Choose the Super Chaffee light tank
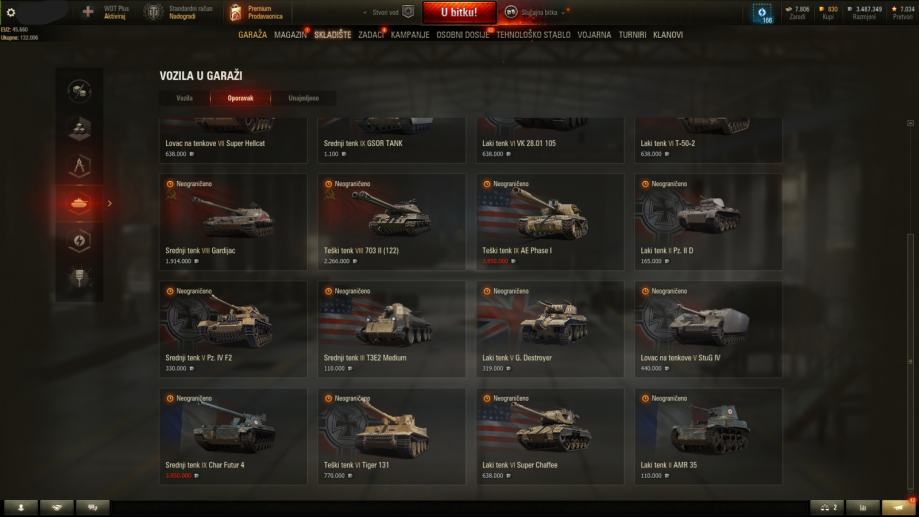 pyautogui.click(x=550, y=436)
